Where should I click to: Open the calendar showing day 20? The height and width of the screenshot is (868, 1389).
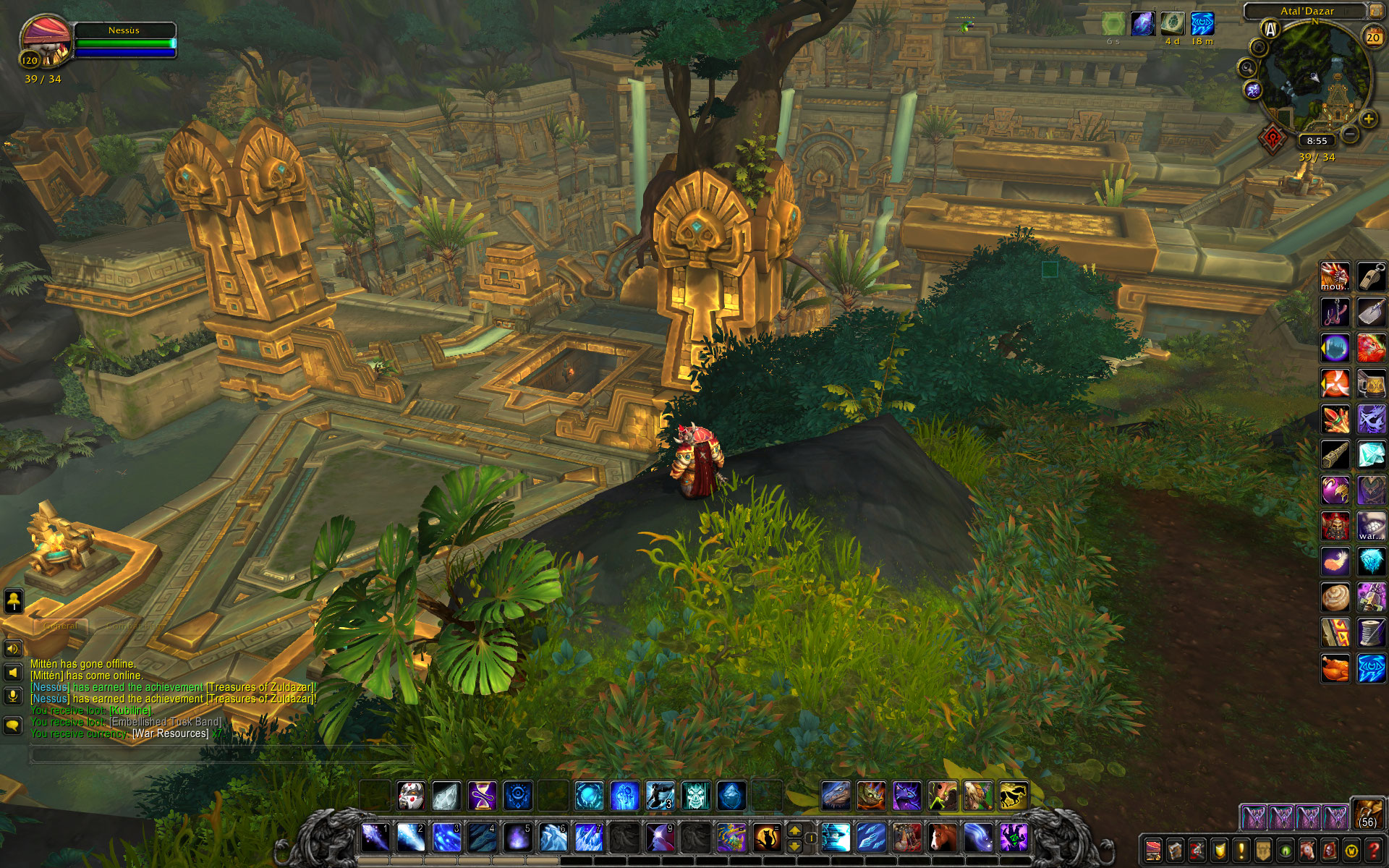1372,37
